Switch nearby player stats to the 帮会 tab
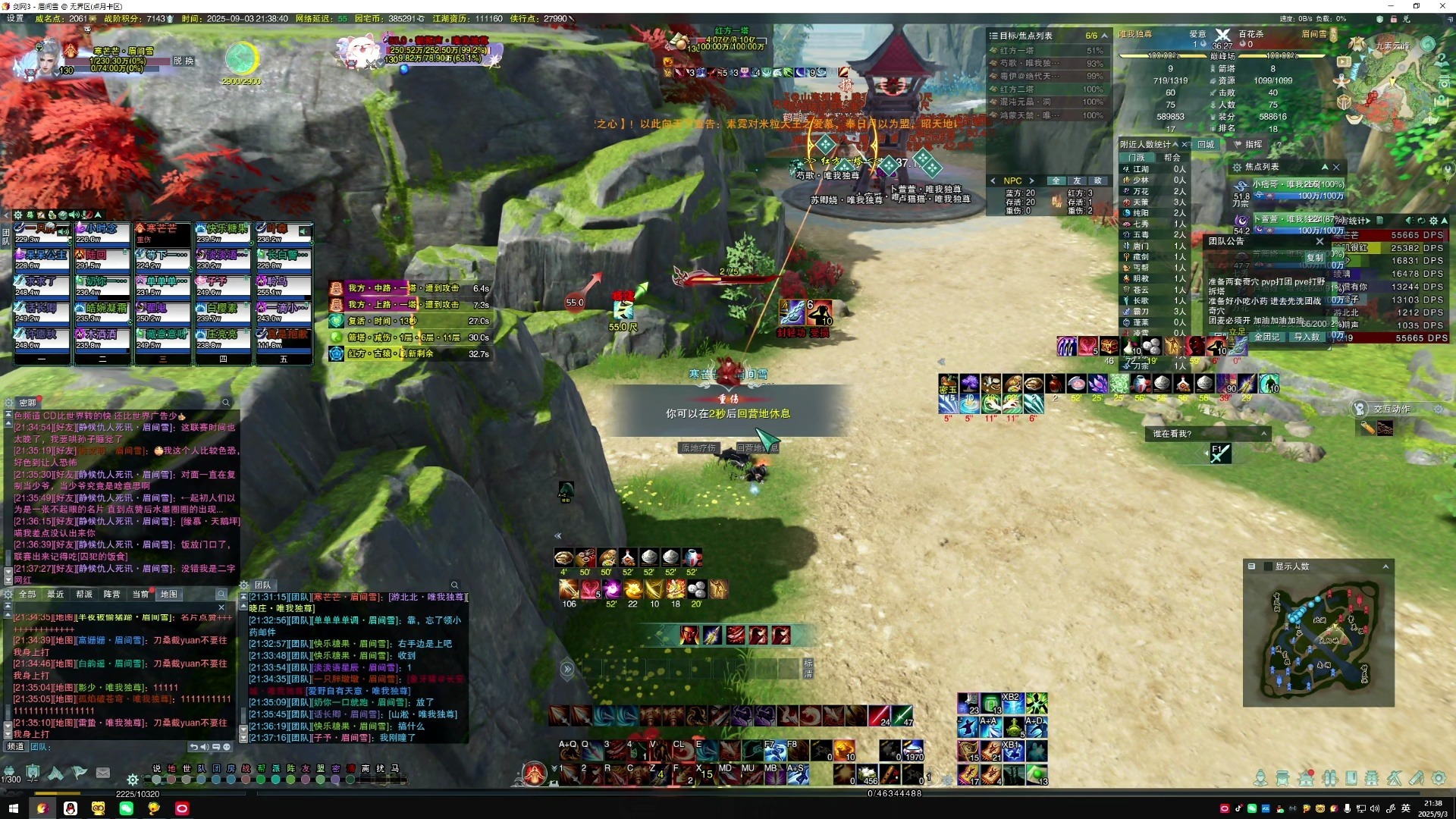 (1172, 158)
